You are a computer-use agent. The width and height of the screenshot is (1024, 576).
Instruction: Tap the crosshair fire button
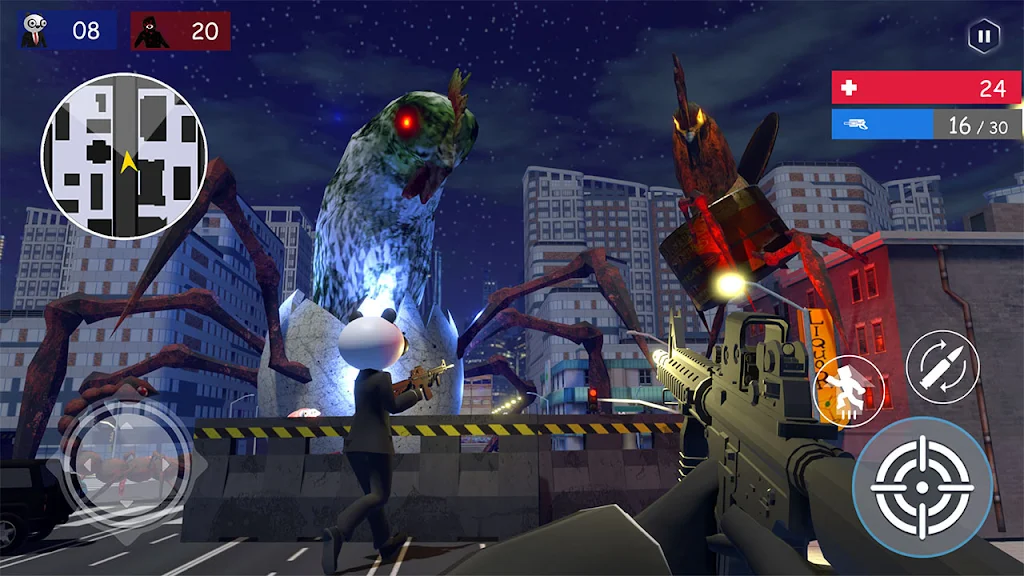[x=922, y=487]
